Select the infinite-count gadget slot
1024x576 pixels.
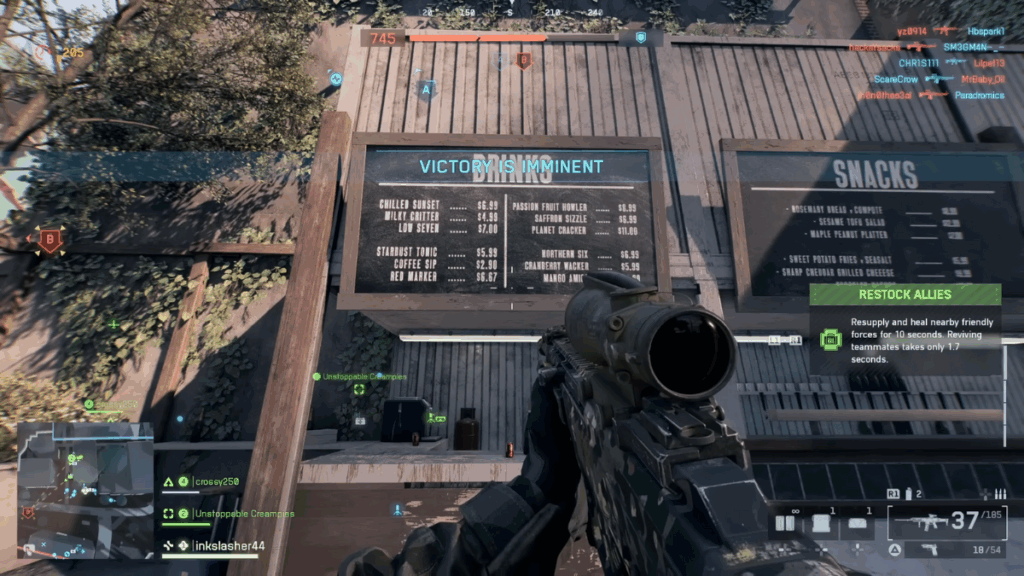(792, 523)
